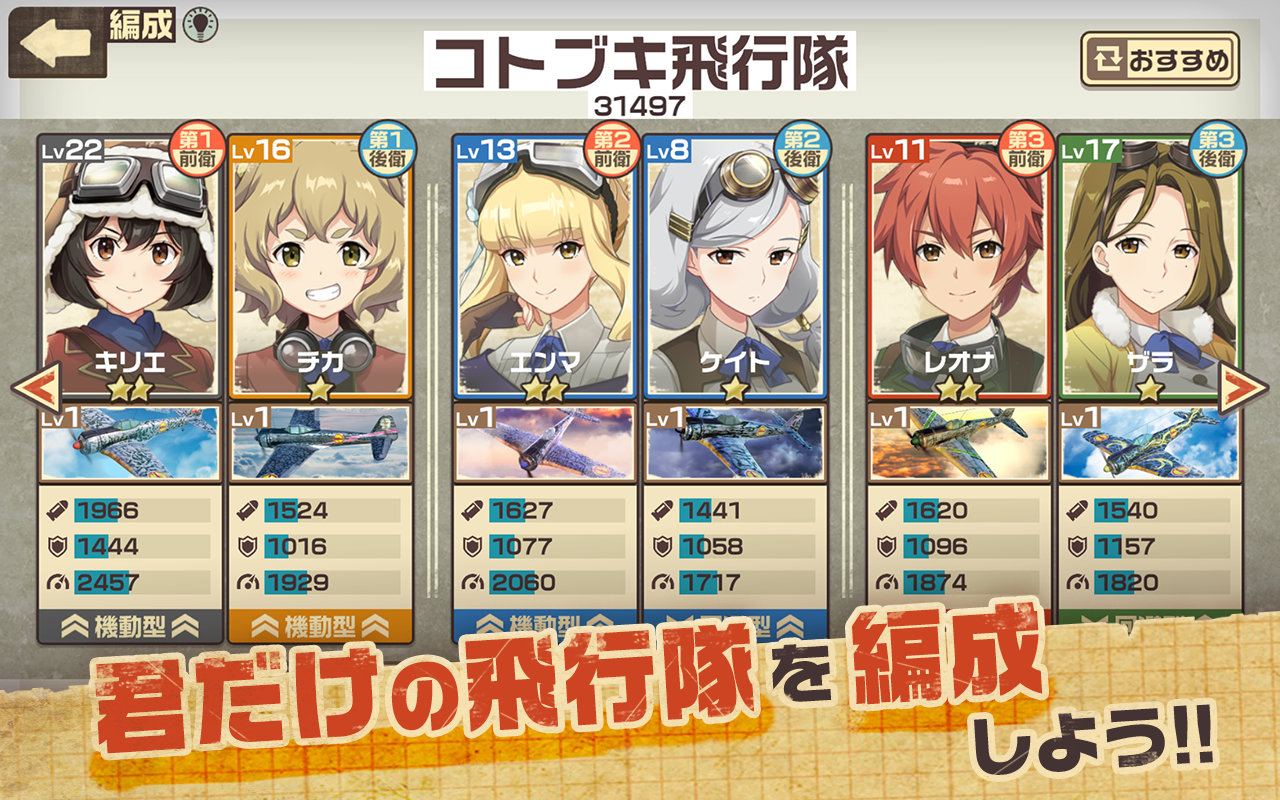Collapse the 機動型 chevrons beneath Chika
The height and width of the screenshot is (800, 1280).
(320, 624)
